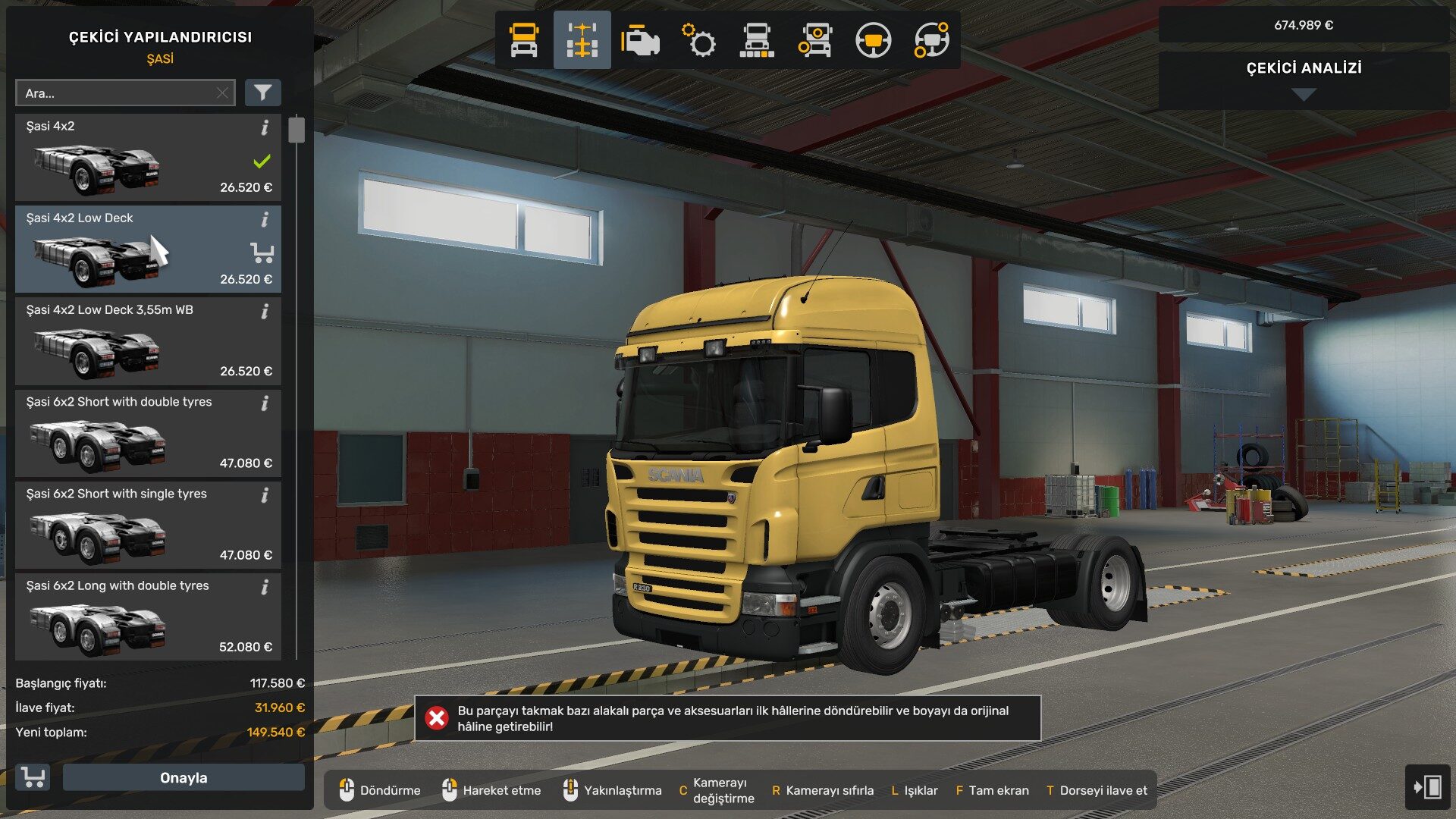Click the exit door button

click(1427, 786)
